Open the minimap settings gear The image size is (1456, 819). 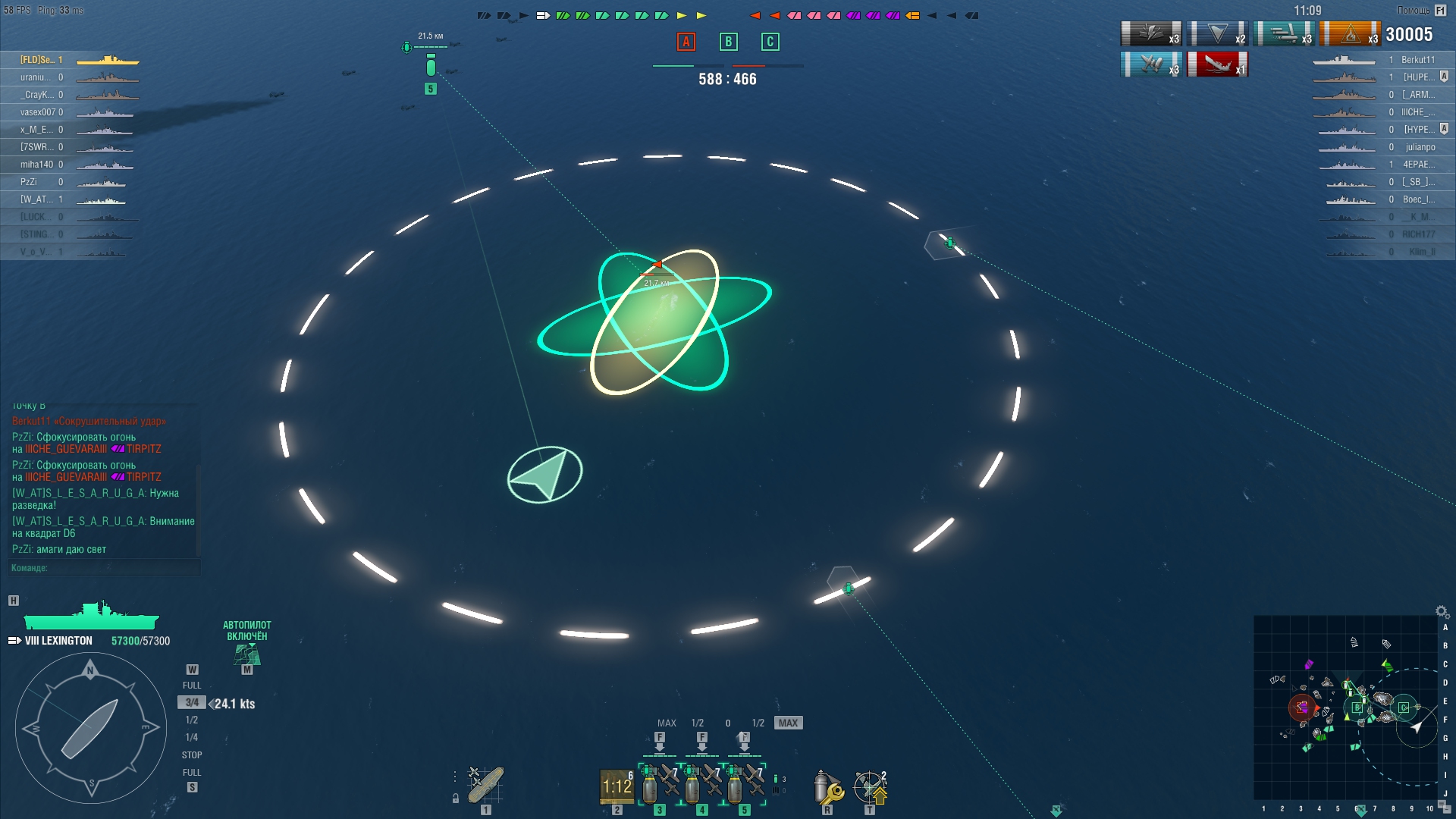coord(1441,611)
